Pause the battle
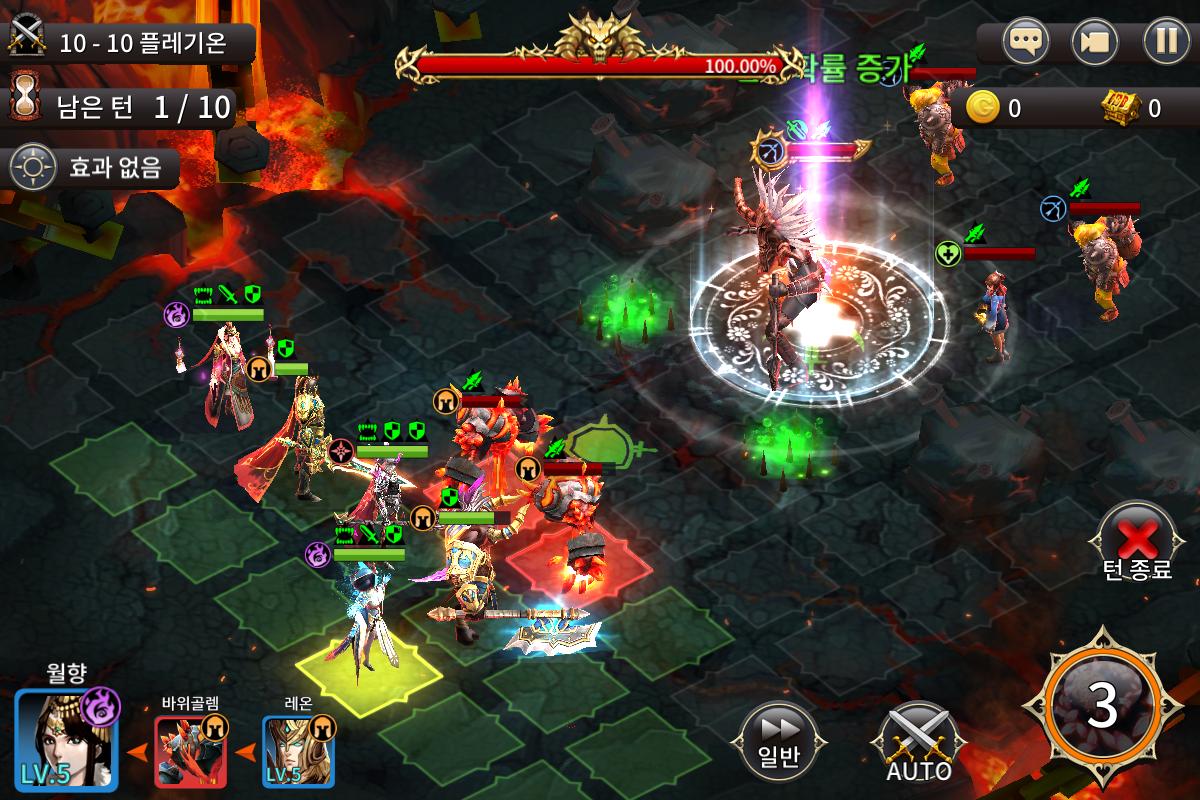Image resolution: width=1200 pixels, height=800 pixels. click(x=1166, y=42)
